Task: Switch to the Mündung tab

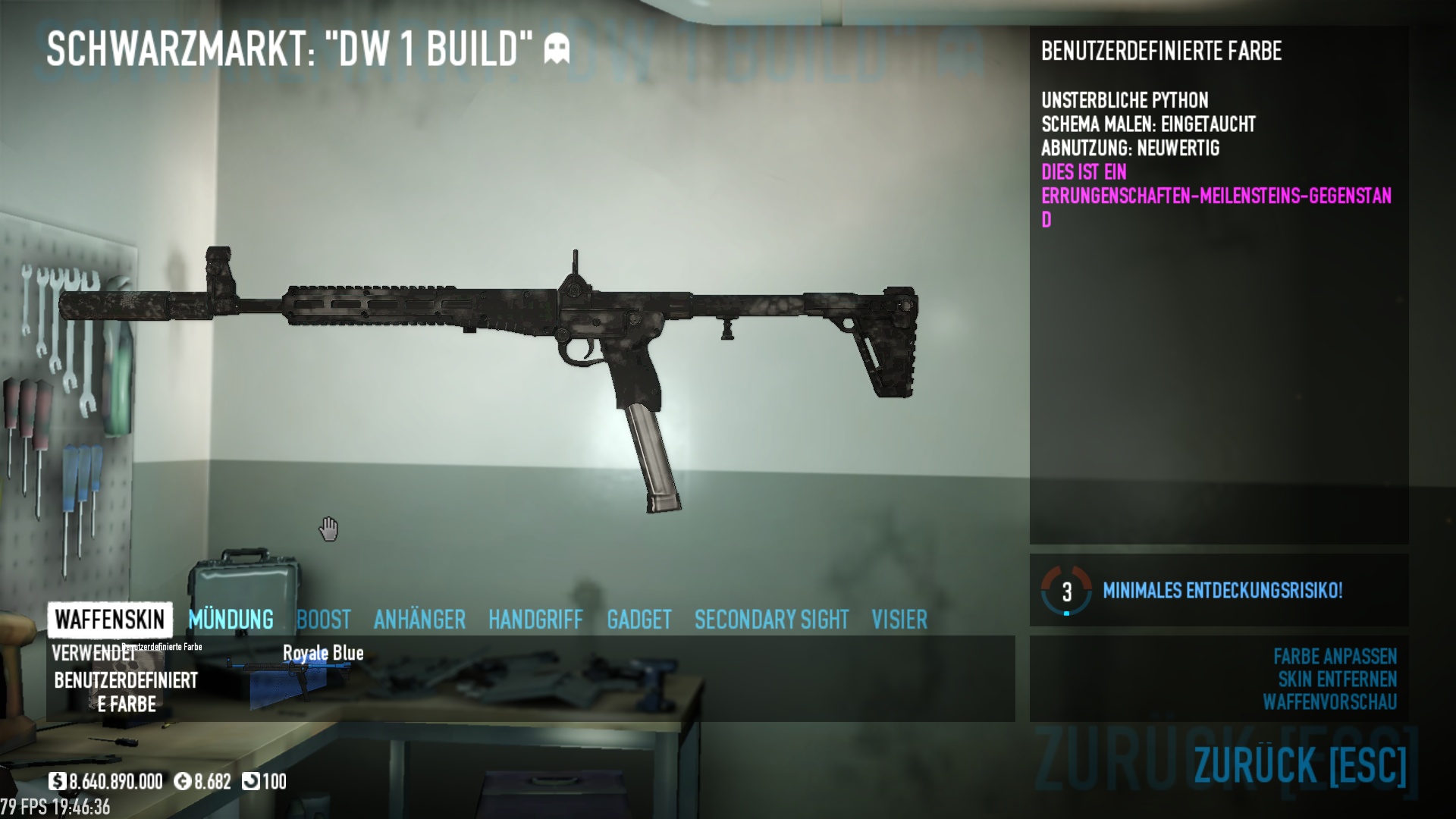Action: coord(231,620)
